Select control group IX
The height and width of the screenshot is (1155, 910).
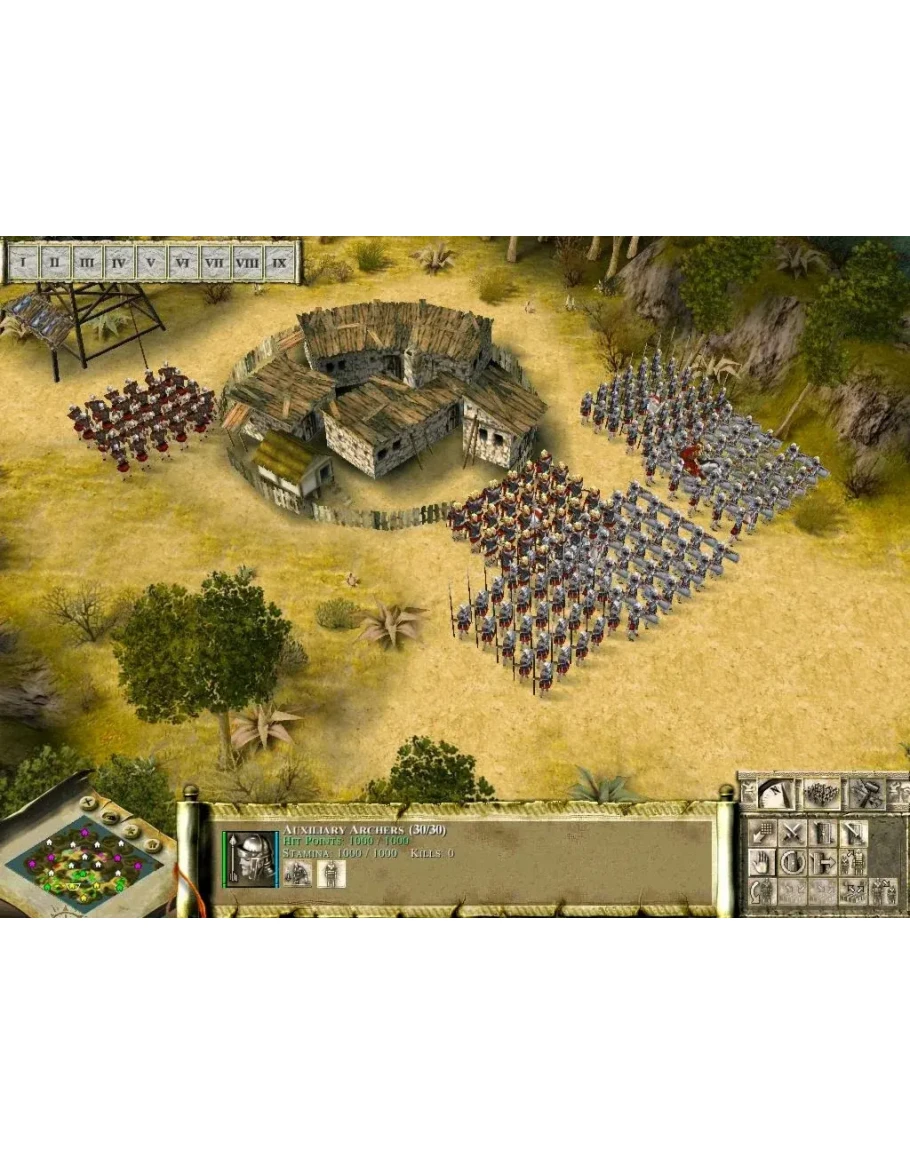(281, 263)
